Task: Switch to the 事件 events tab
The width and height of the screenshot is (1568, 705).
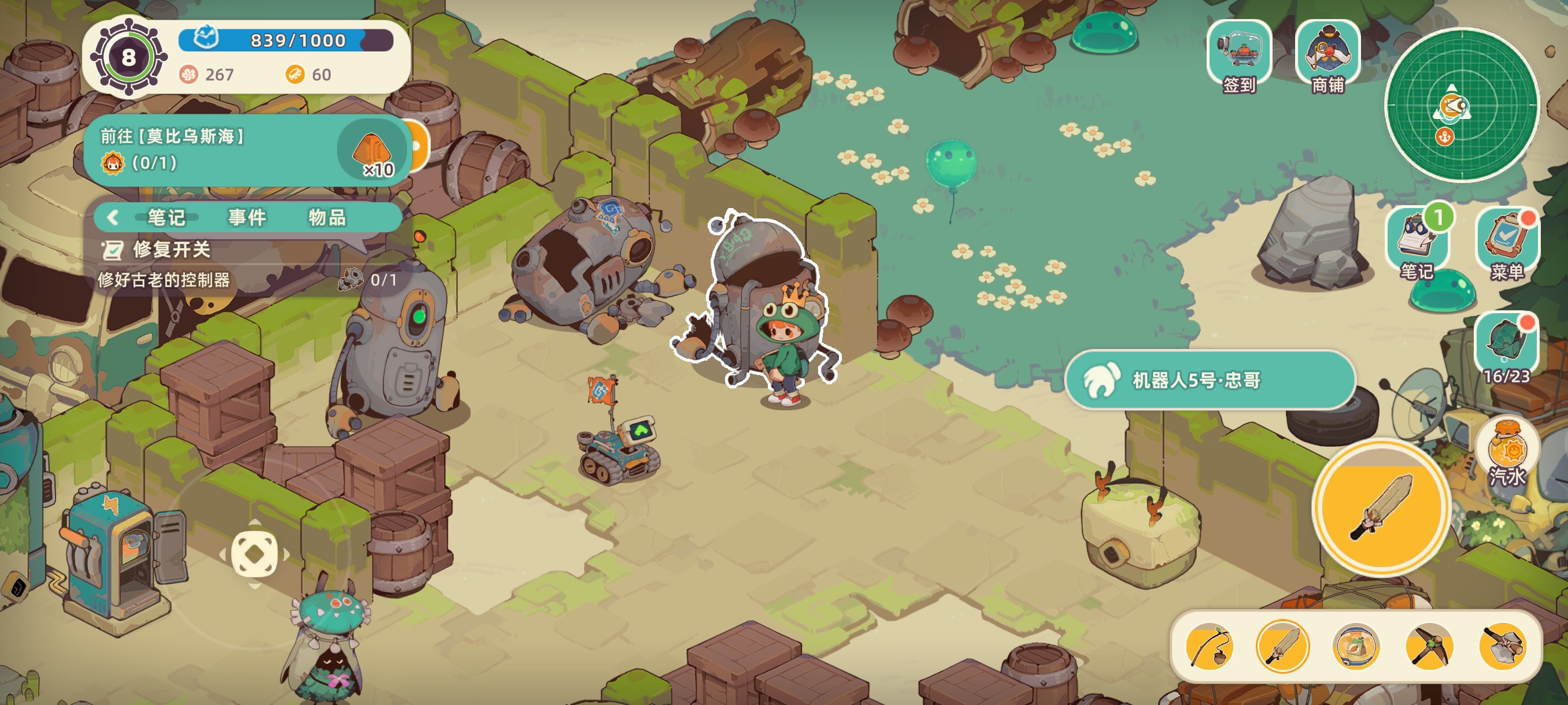Action: click(x=247, y=217)
